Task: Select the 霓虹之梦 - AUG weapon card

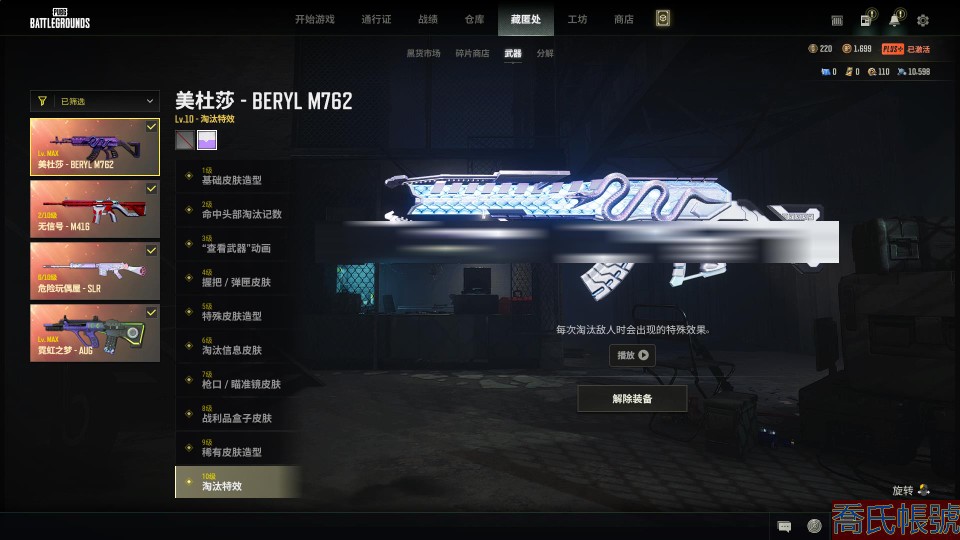Action: pos(95,332)
